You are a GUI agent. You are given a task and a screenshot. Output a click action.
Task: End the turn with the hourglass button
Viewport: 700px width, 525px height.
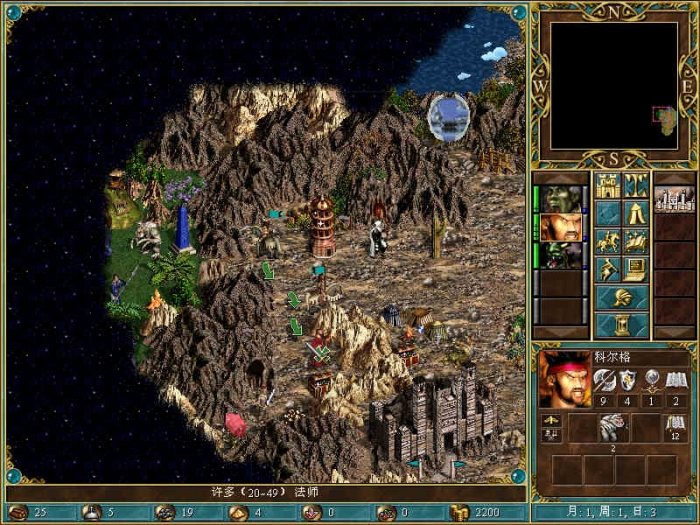coord(621,326)
